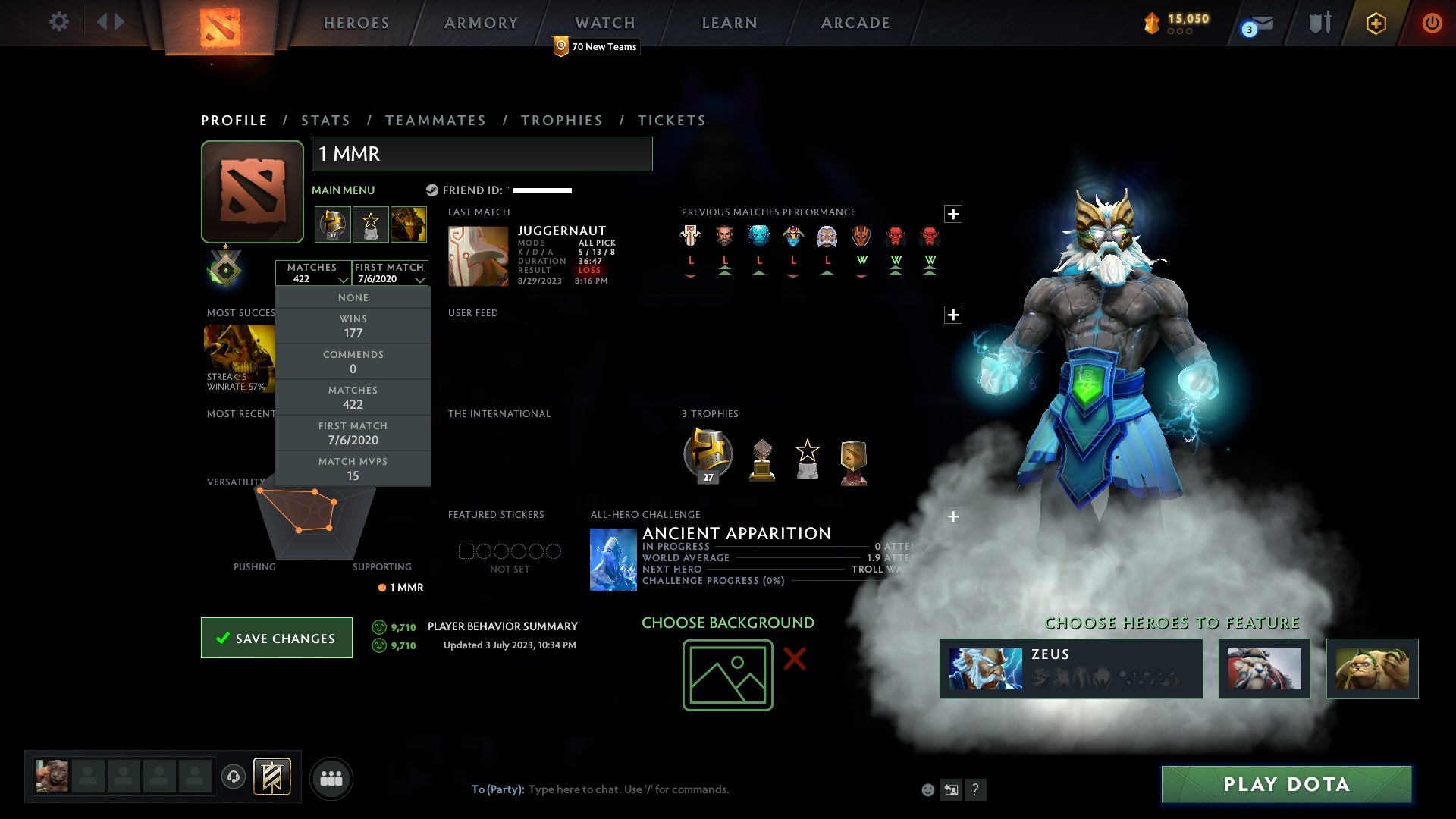Screen dimensions: 1456x819
Task: Switch to the STATS tab
Action: [x=325, y=120]
